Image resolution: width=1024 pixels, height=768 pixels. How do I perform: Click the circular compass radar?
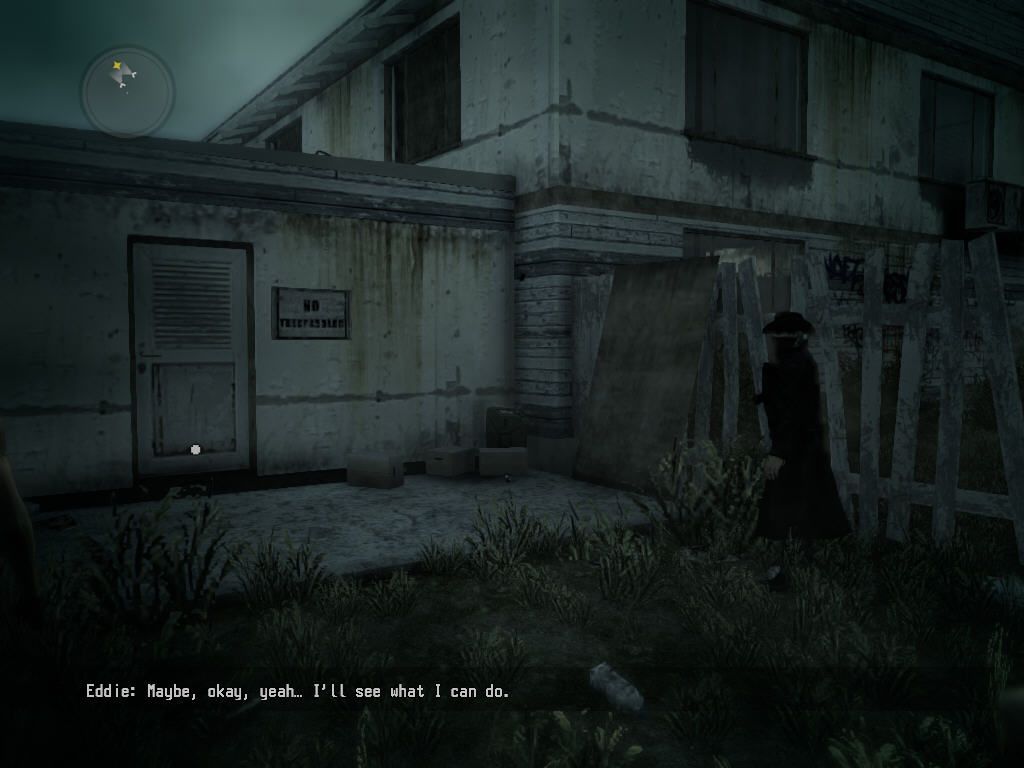coord(127,92)
